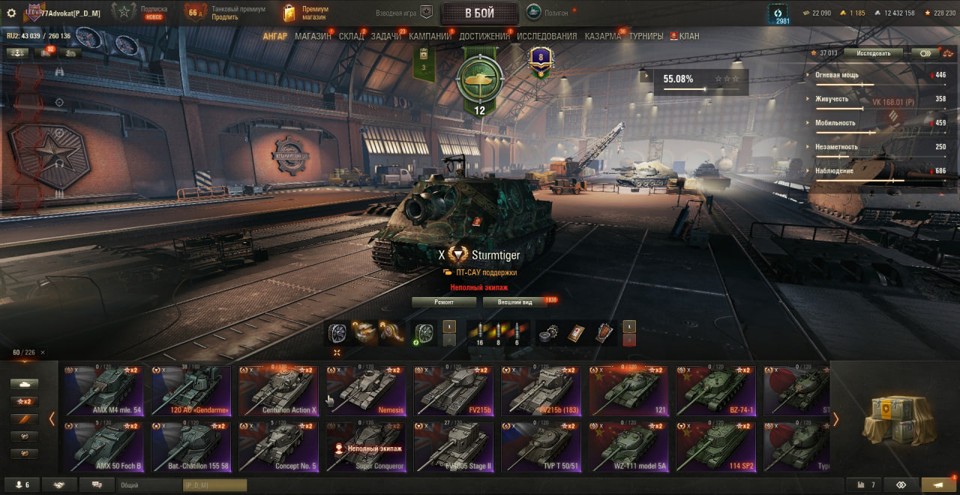960x495 pixels.
Task: Choose the BZ-74-1 tank from carousel
Action: pyautogui.click(x=714, y=391)
